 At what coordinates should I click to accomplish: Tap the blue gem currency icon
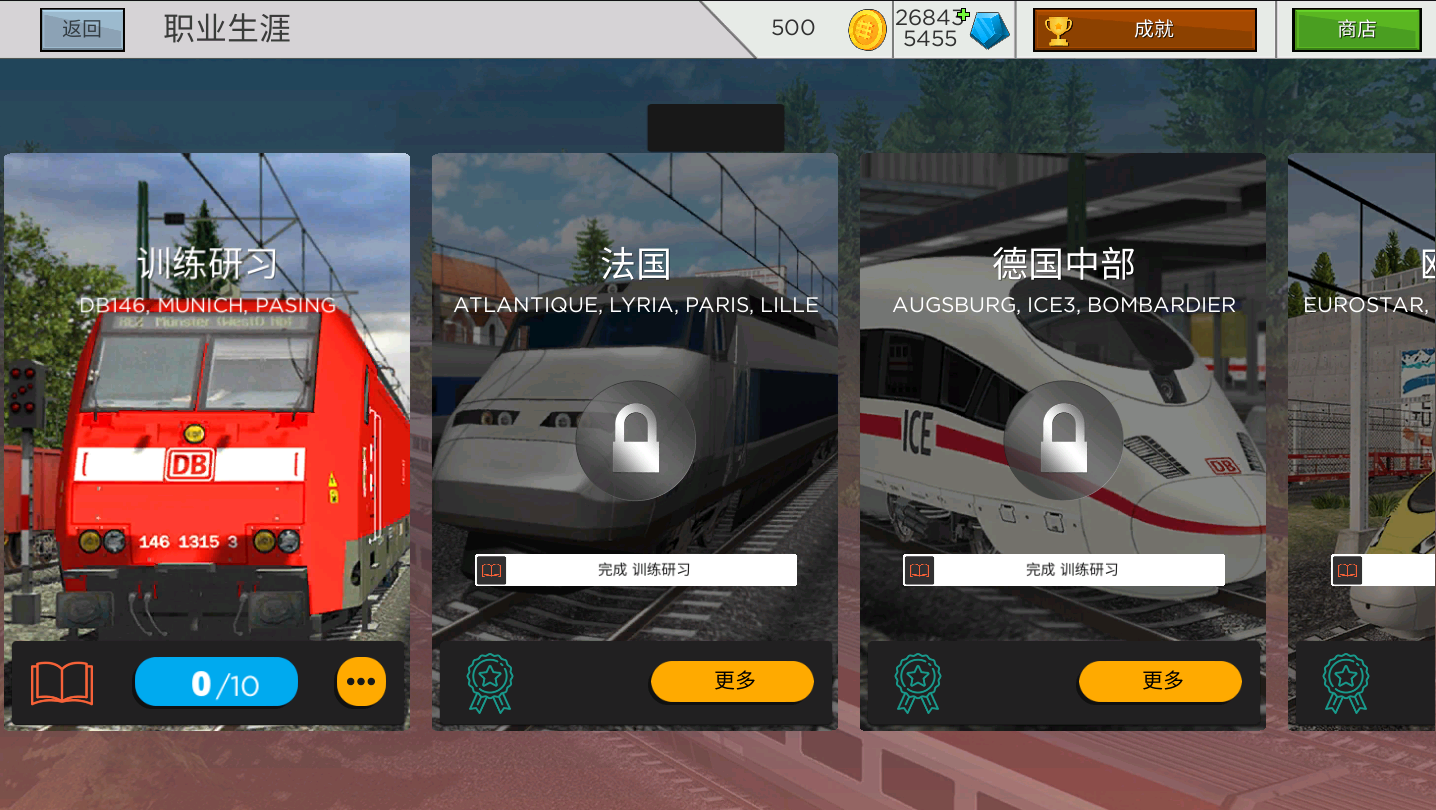coord(989,30)
